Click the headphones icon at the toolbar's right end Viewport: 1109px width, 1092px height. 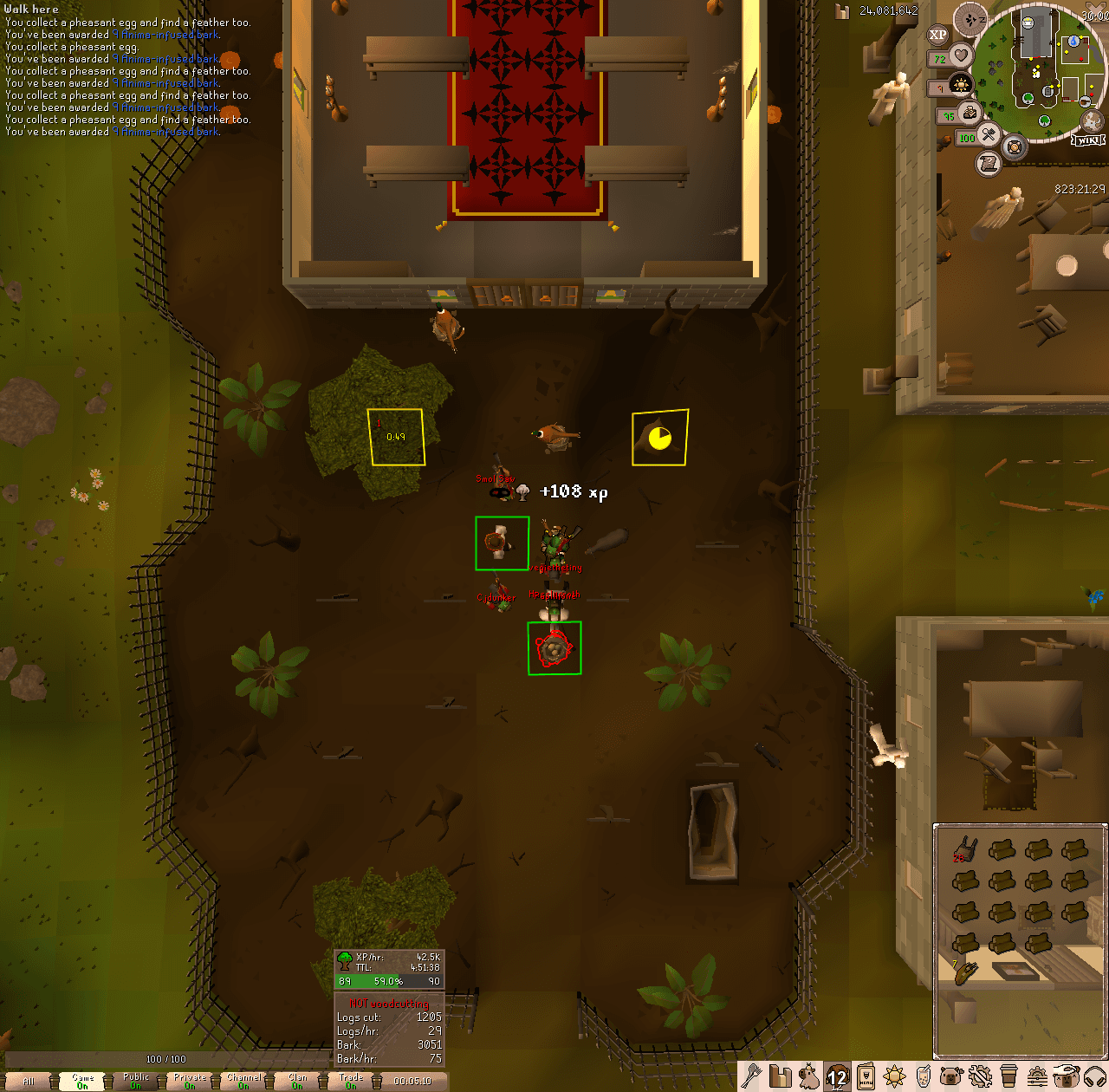(x=1097, y=1077)
